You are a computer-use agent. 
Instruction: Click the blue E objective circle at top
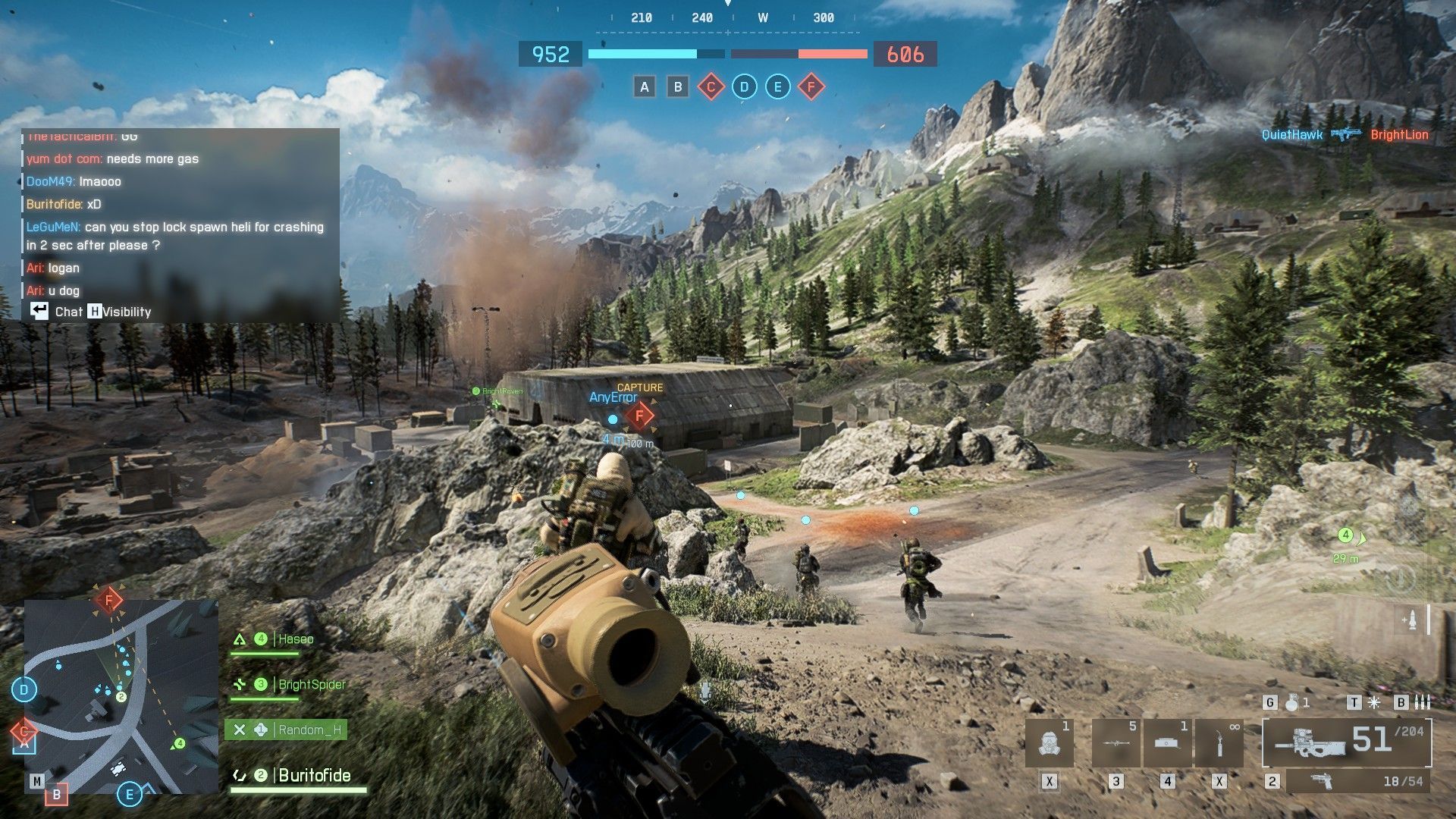(777, 86)
